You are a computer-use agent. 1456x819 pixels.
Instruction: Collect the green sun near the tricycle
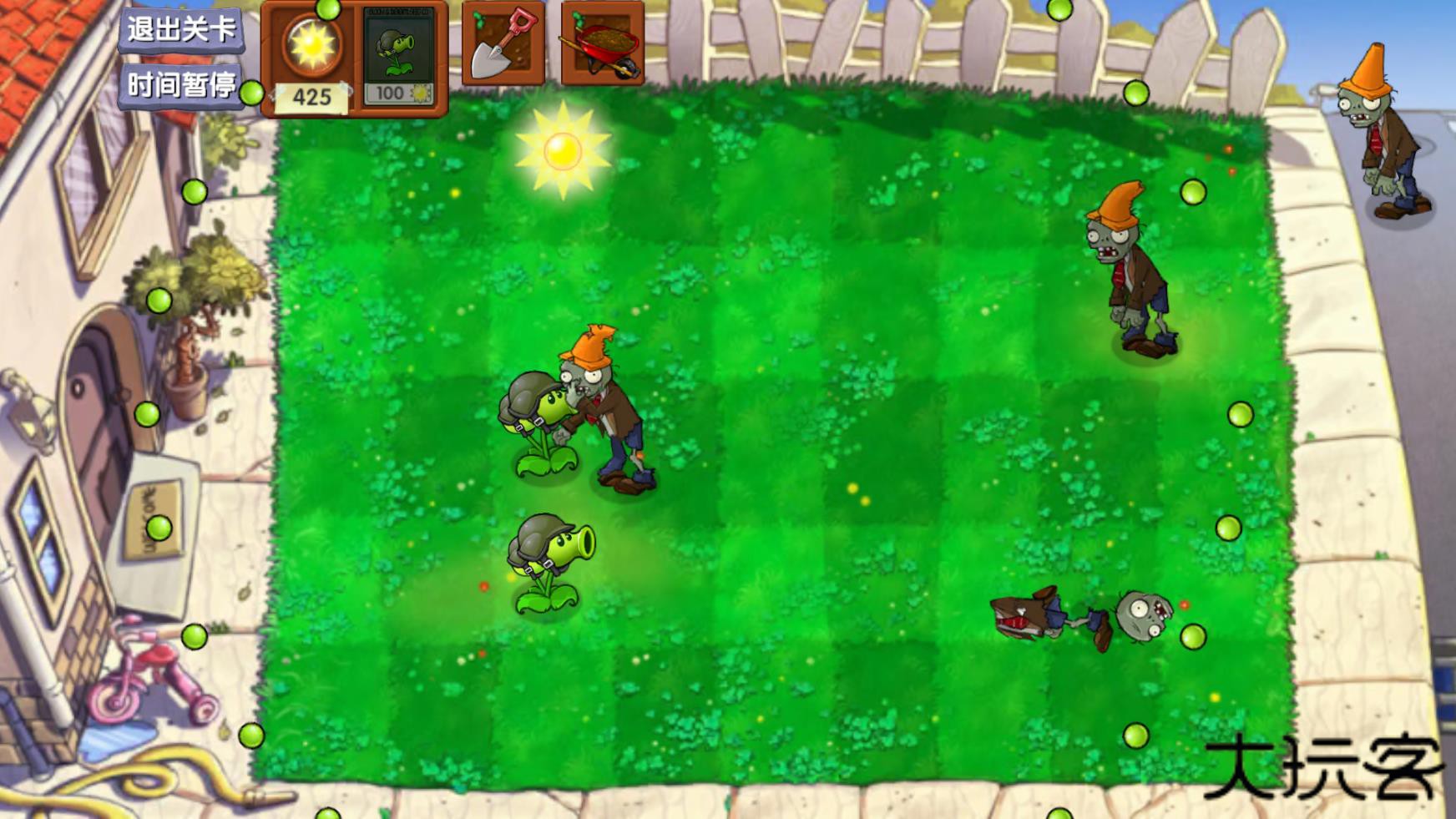point(194,637)
